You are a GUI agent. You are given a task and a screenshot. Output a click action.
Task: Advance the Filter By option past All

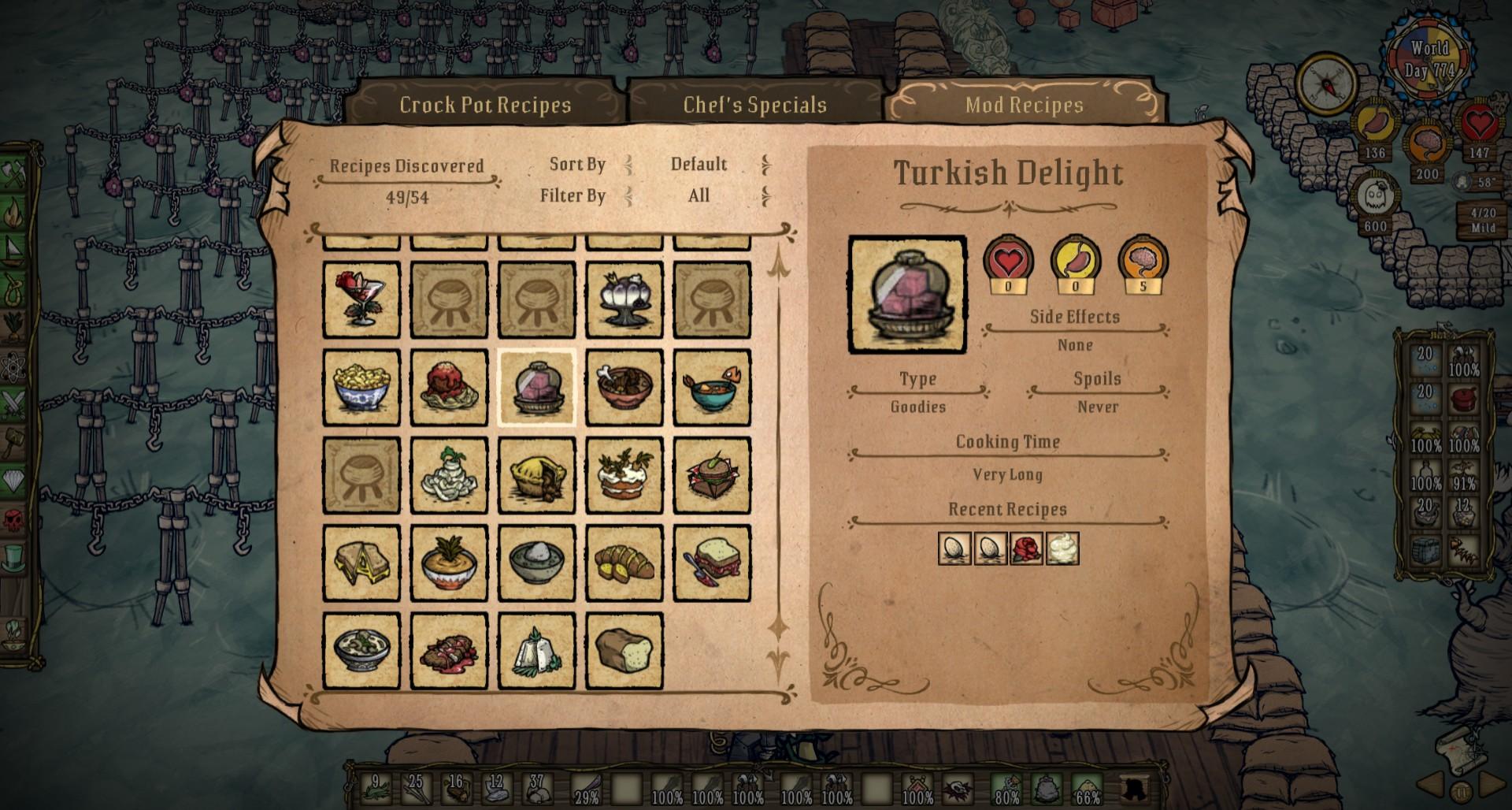(765, 195)
